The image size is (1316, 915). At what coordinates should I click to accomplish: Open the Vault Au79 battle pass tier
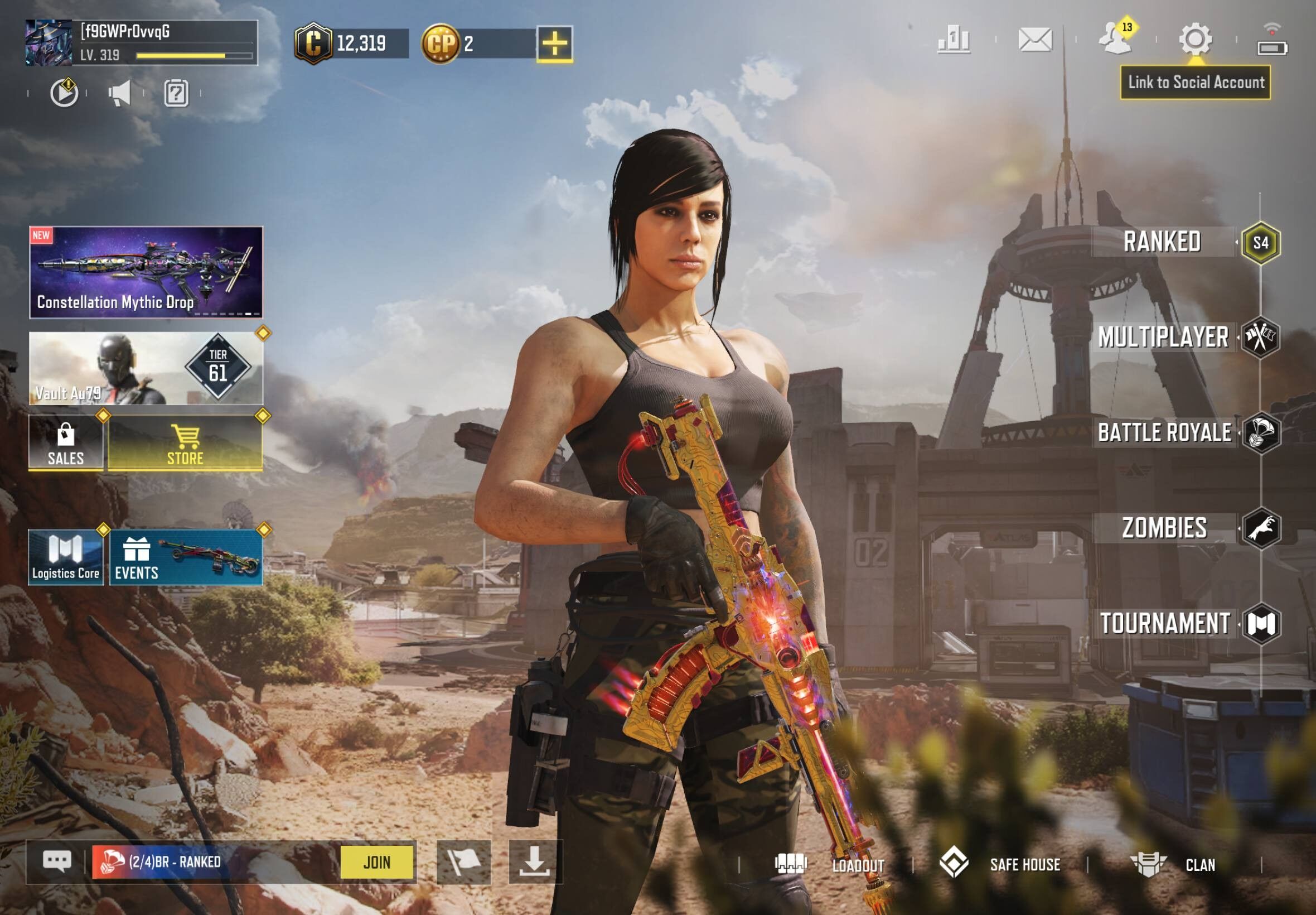click(146, 369)
